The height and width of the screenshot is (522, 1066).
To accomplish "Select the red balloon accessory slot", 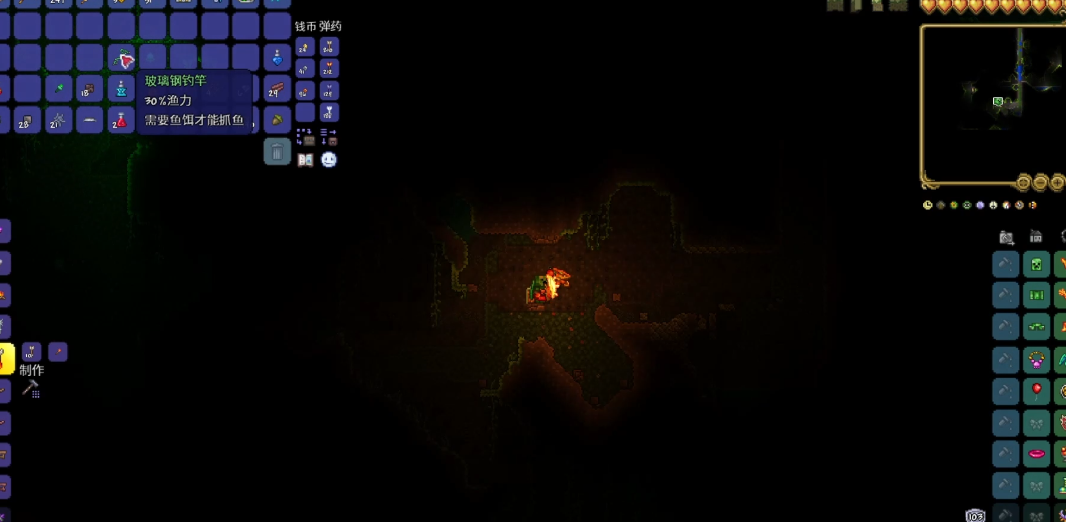I will [x=1037, y=389].
